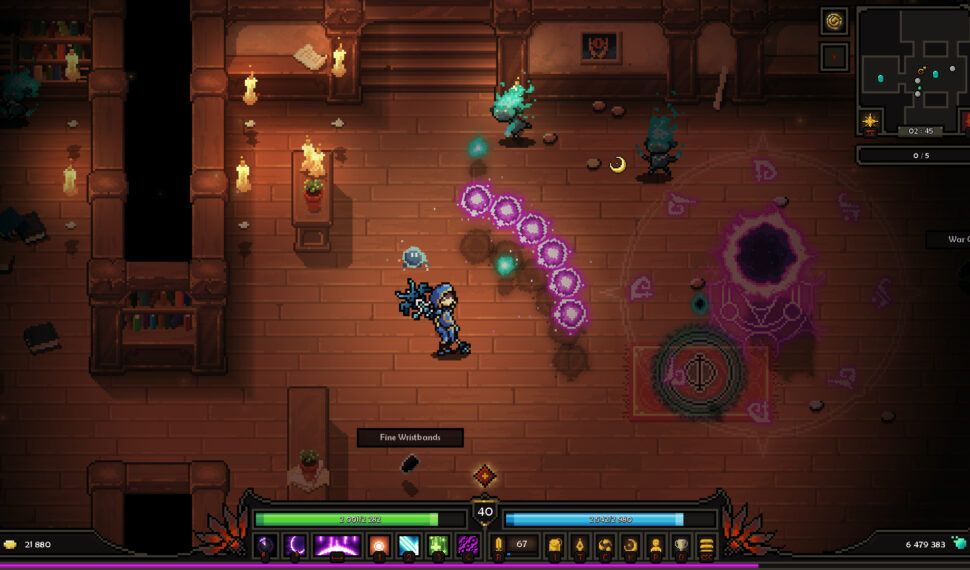The width and height of the screenshot is (970, 570).
Task: Cast the purple chain orbs skill
Action: (x=467, y=545)
